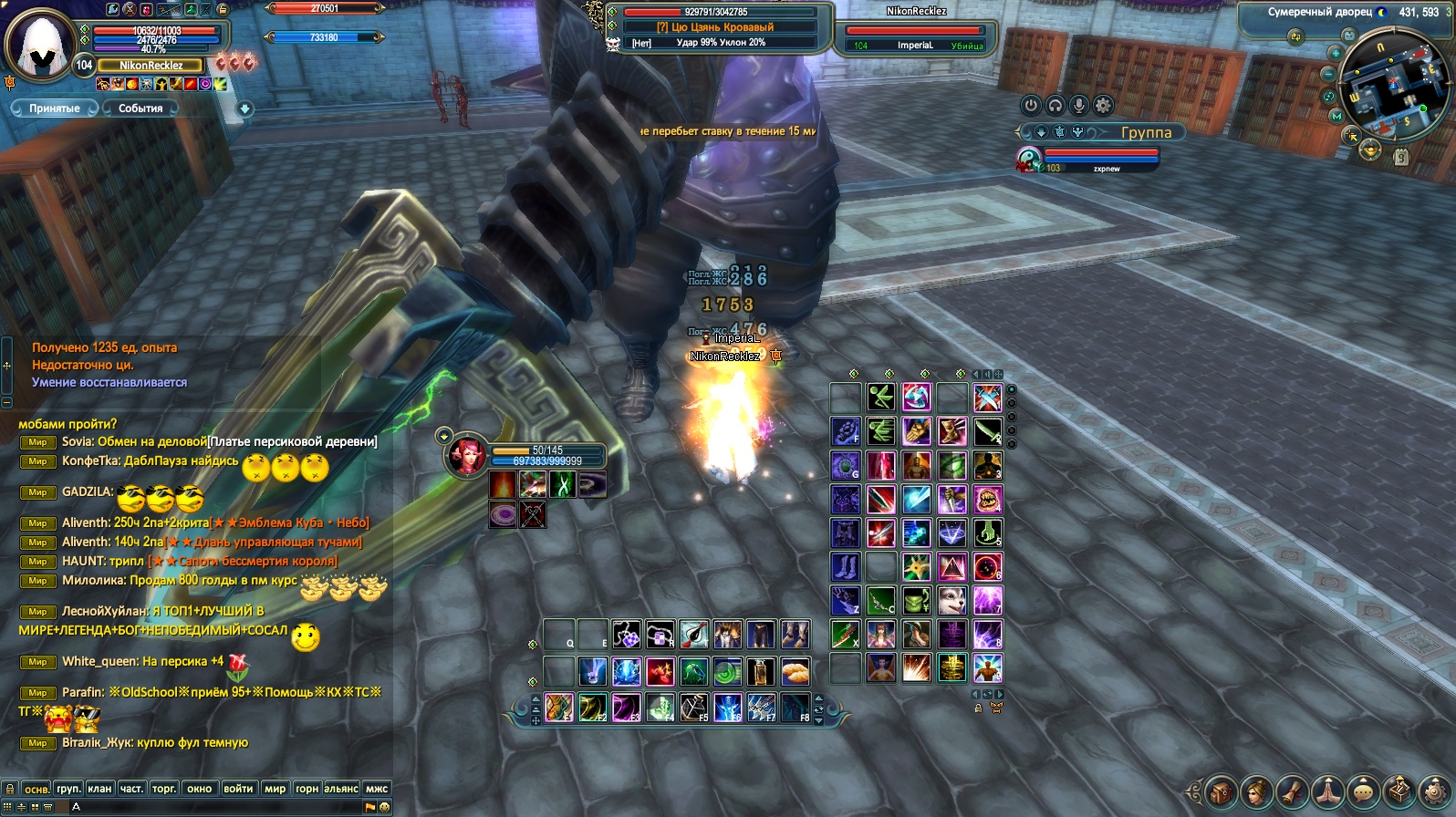Toggle the voice chat microphone button

pyautogui.click(x=1079, y=105)
